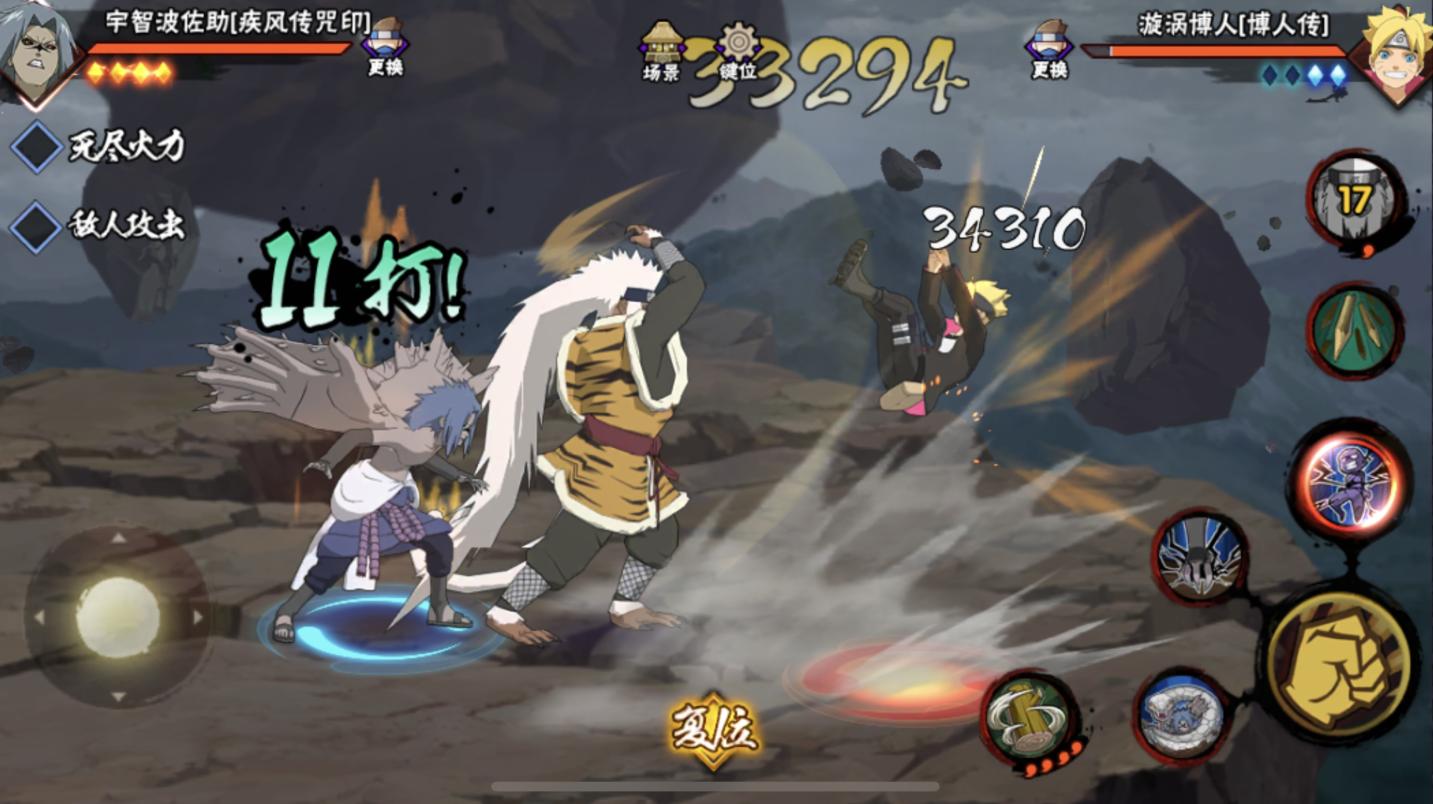Trigger the blue-winged skill icon
This screenshot has width=1433, height=804.
[x=1200, y=557]
